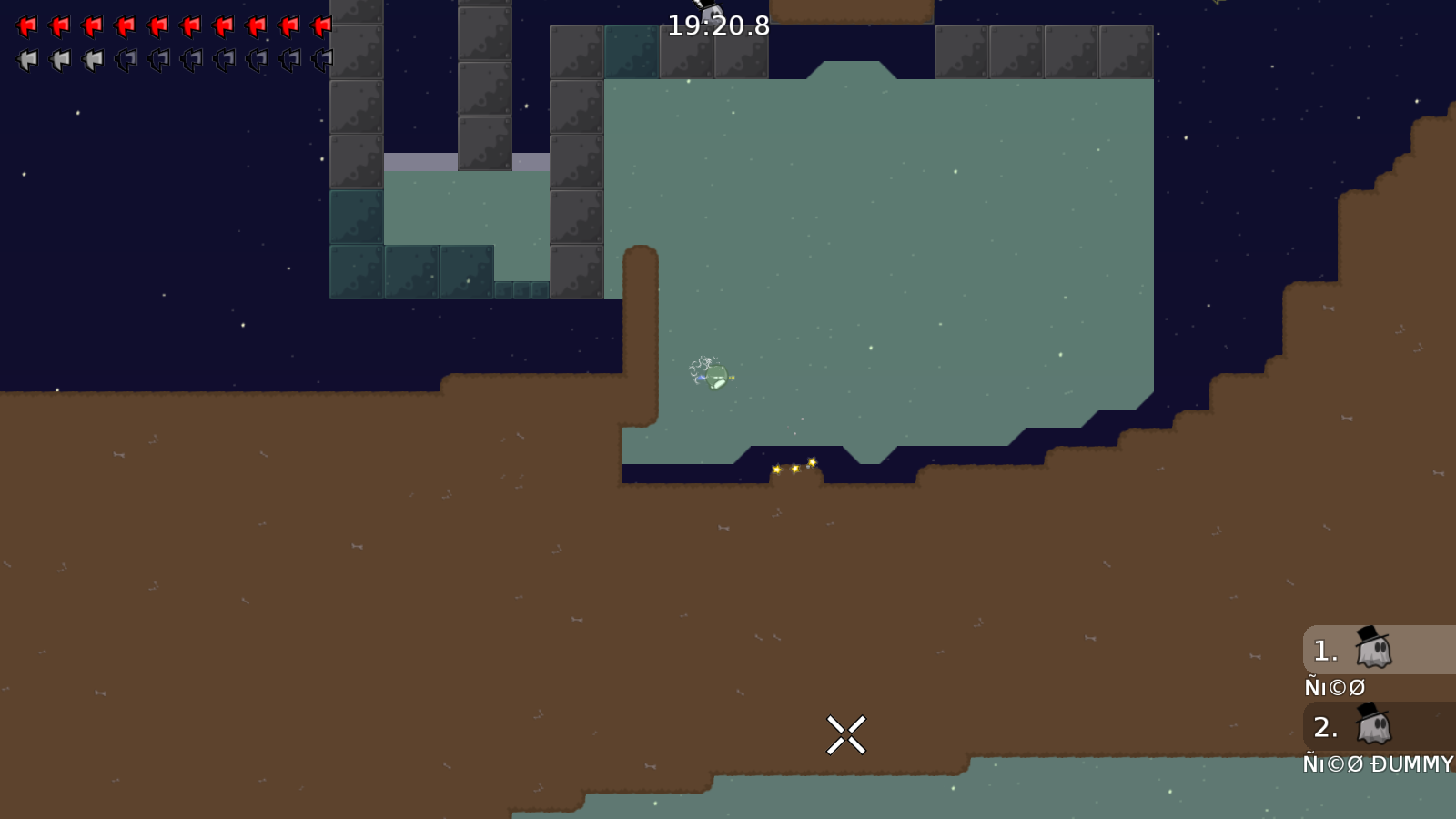Click the seventh red flag icon
The height and width of the screenshot is (819, 1456).
click(222, 25)
